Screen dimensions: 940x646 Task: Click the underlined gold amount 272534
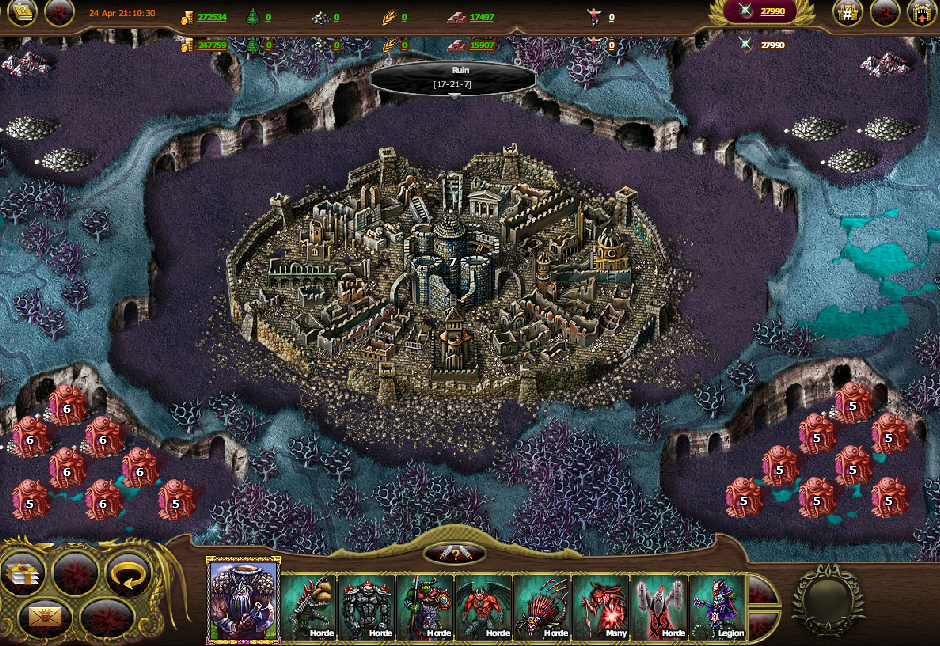click(x=211, y=18)
